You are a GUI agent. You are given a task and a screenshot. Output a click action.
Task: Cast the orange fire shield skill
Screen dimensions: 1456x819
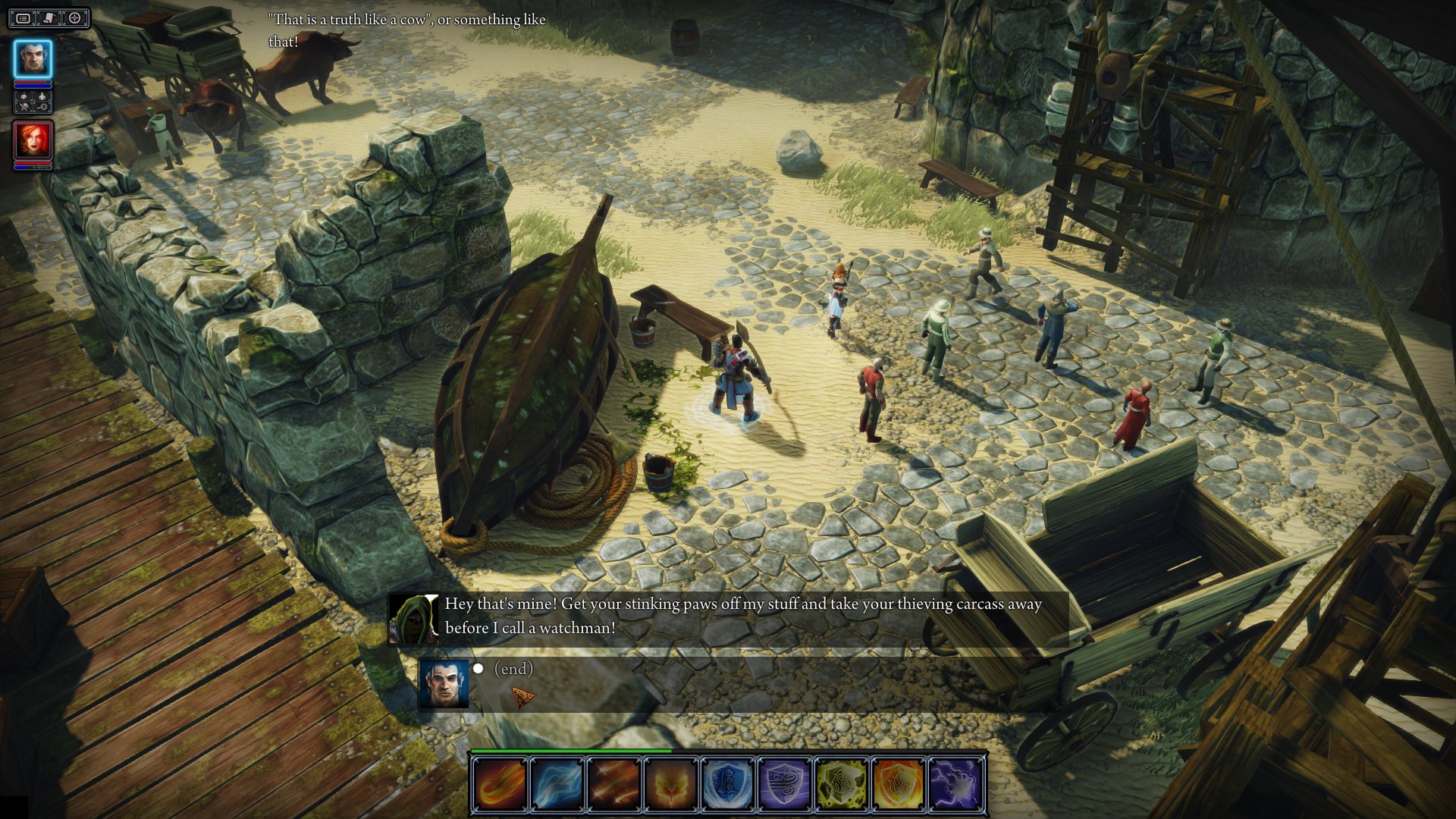pyautogui.click(x=899, y=783)
